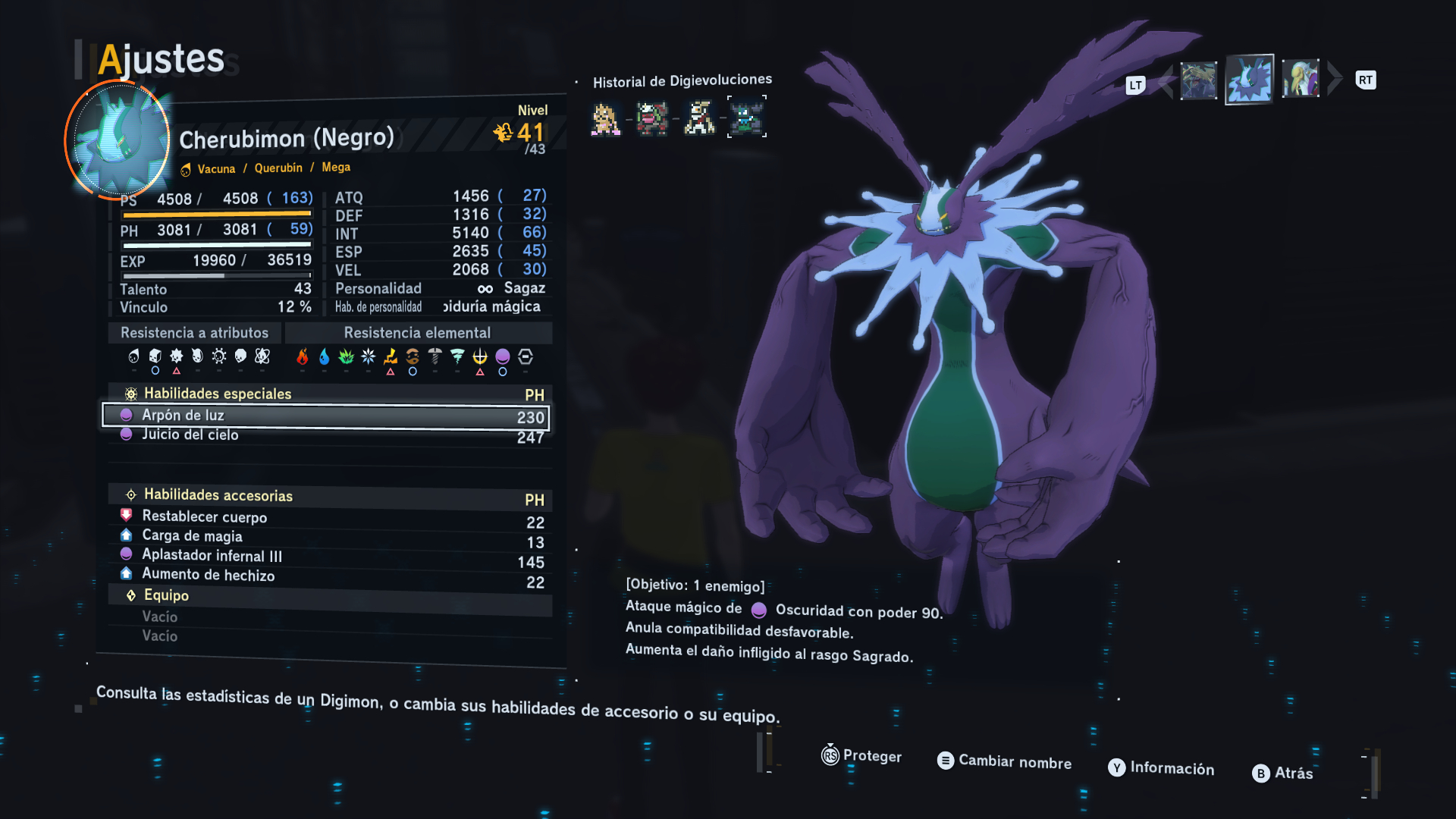This screenshot has width=1456, height=819.
Task: Switch to the green dragon Digimon thumbnail
Action: [1198, 80]
